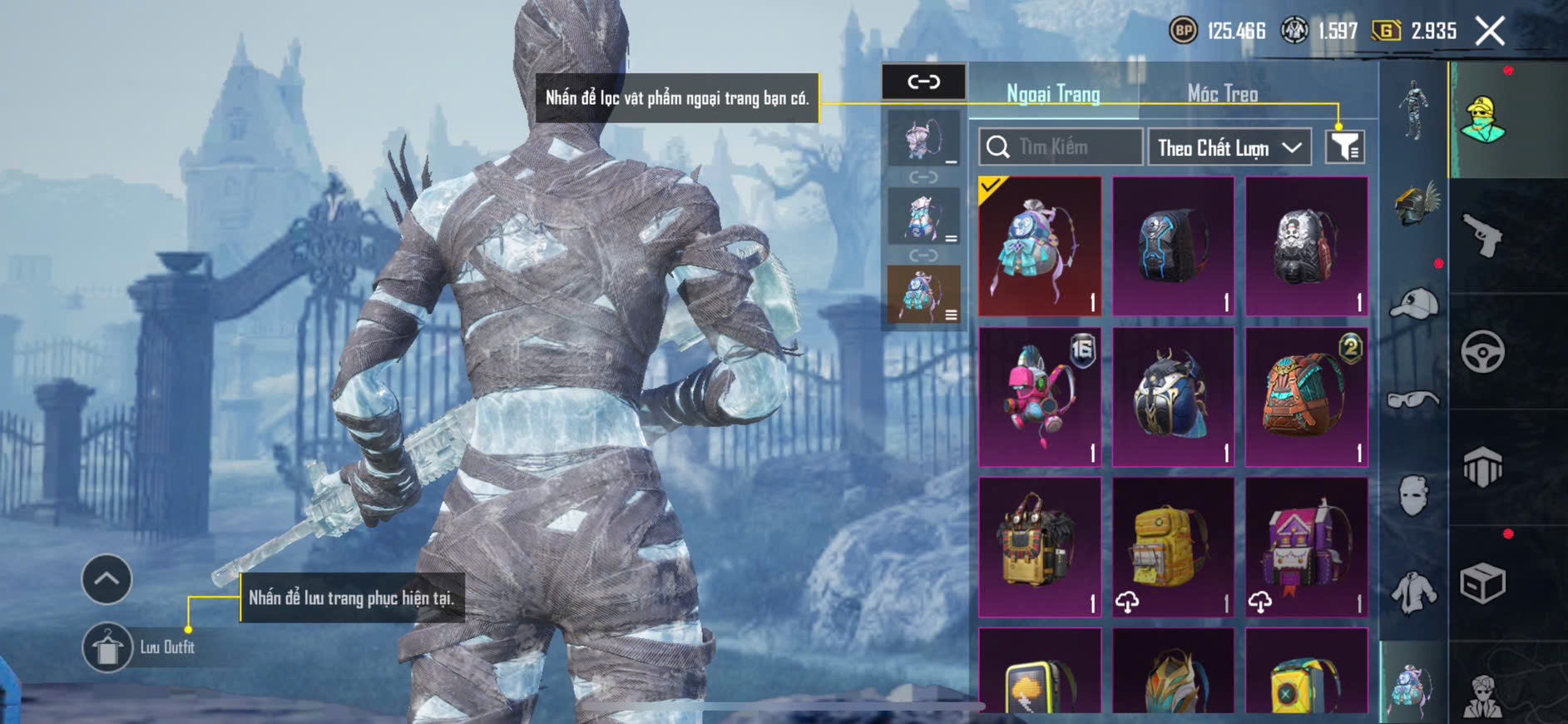Viewport: 1568px width, 724px height.
Task: Switch to the Móc Treo tab
Action: [x=1222, y=93]
